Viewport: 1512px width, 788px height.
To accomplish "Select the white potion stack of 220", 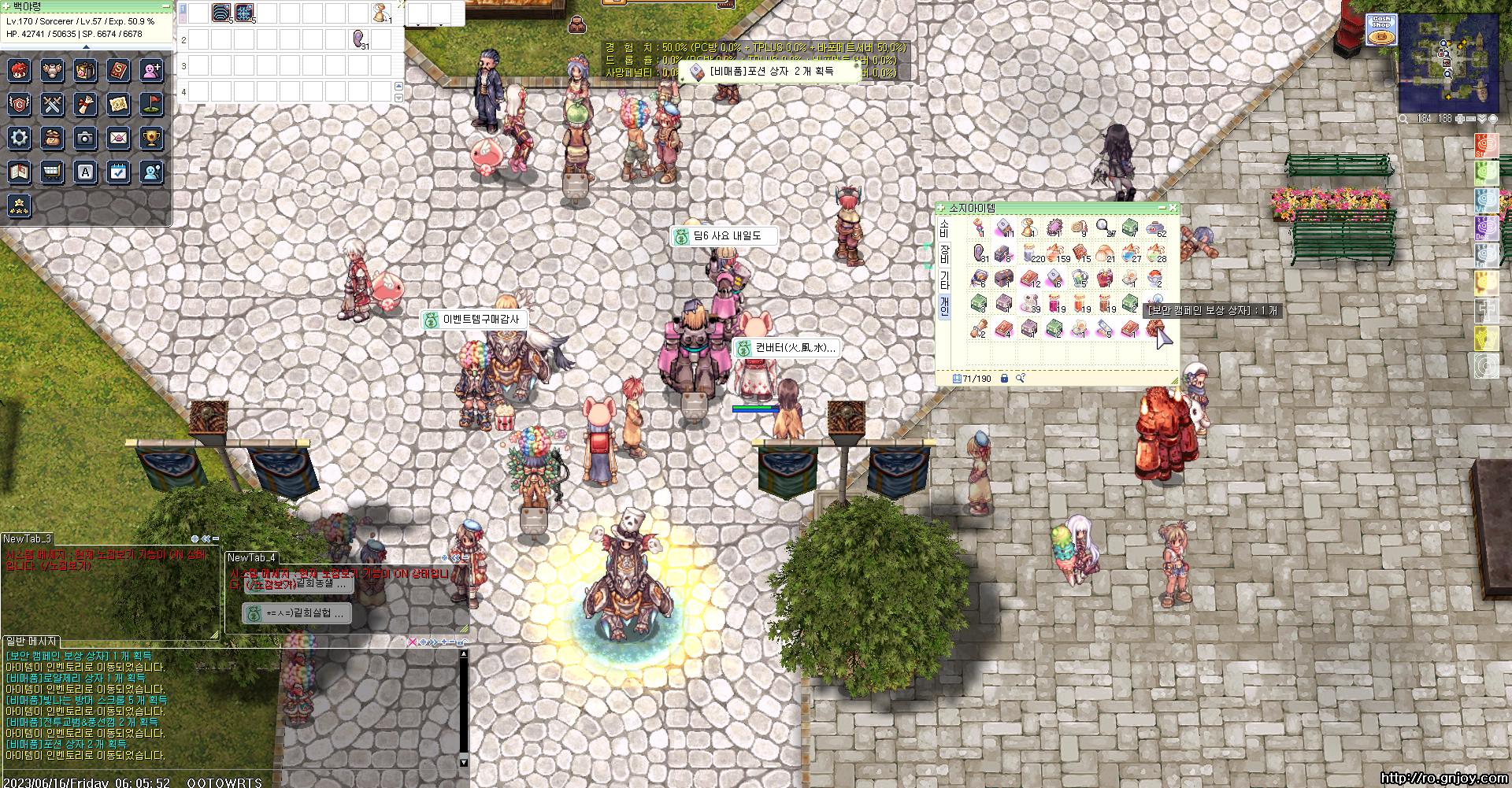I will click(1030, 253).
